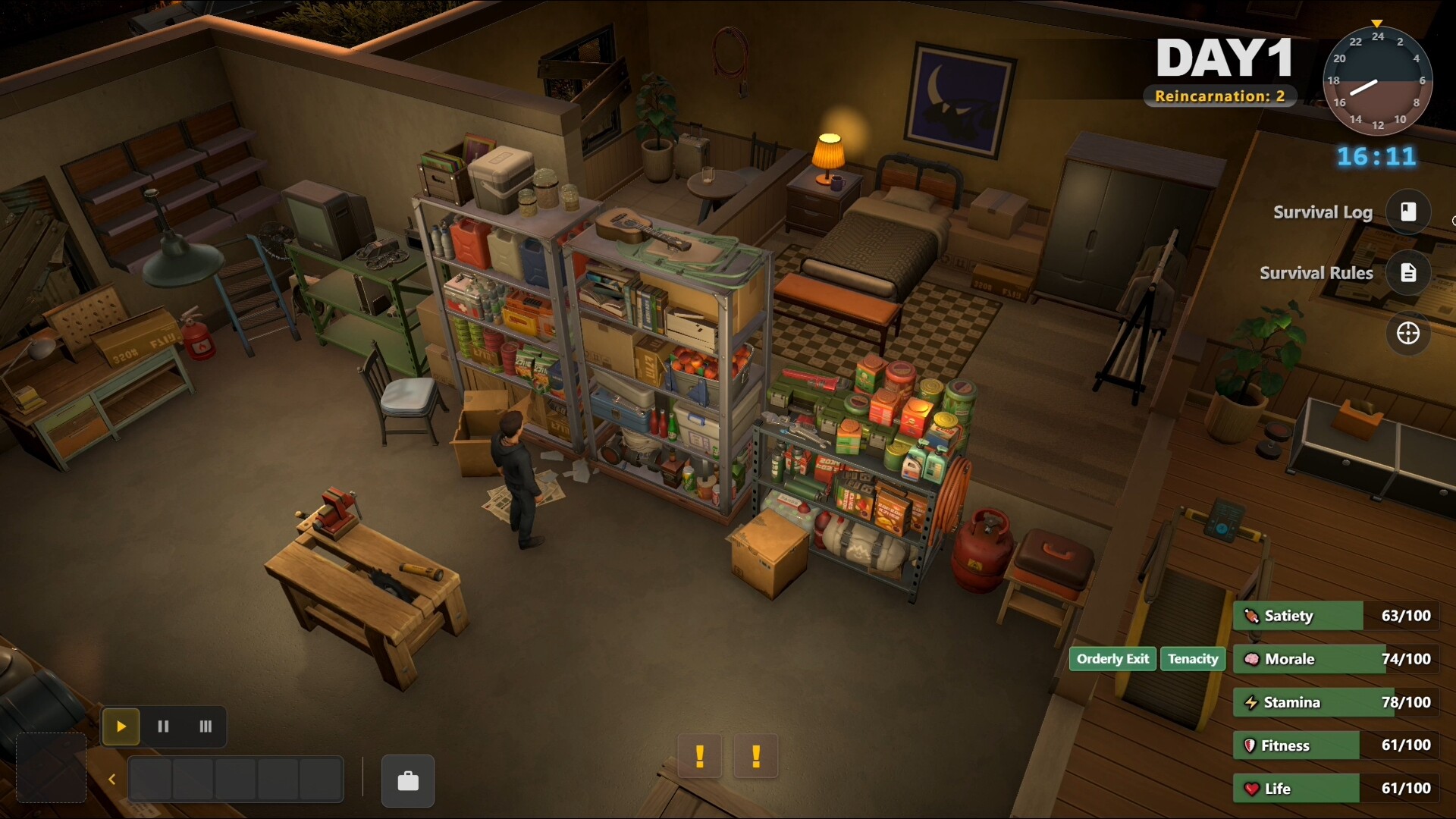Set game speed to normal play
The width and height of the screenshot is (1456, 819).
point(121,726)
